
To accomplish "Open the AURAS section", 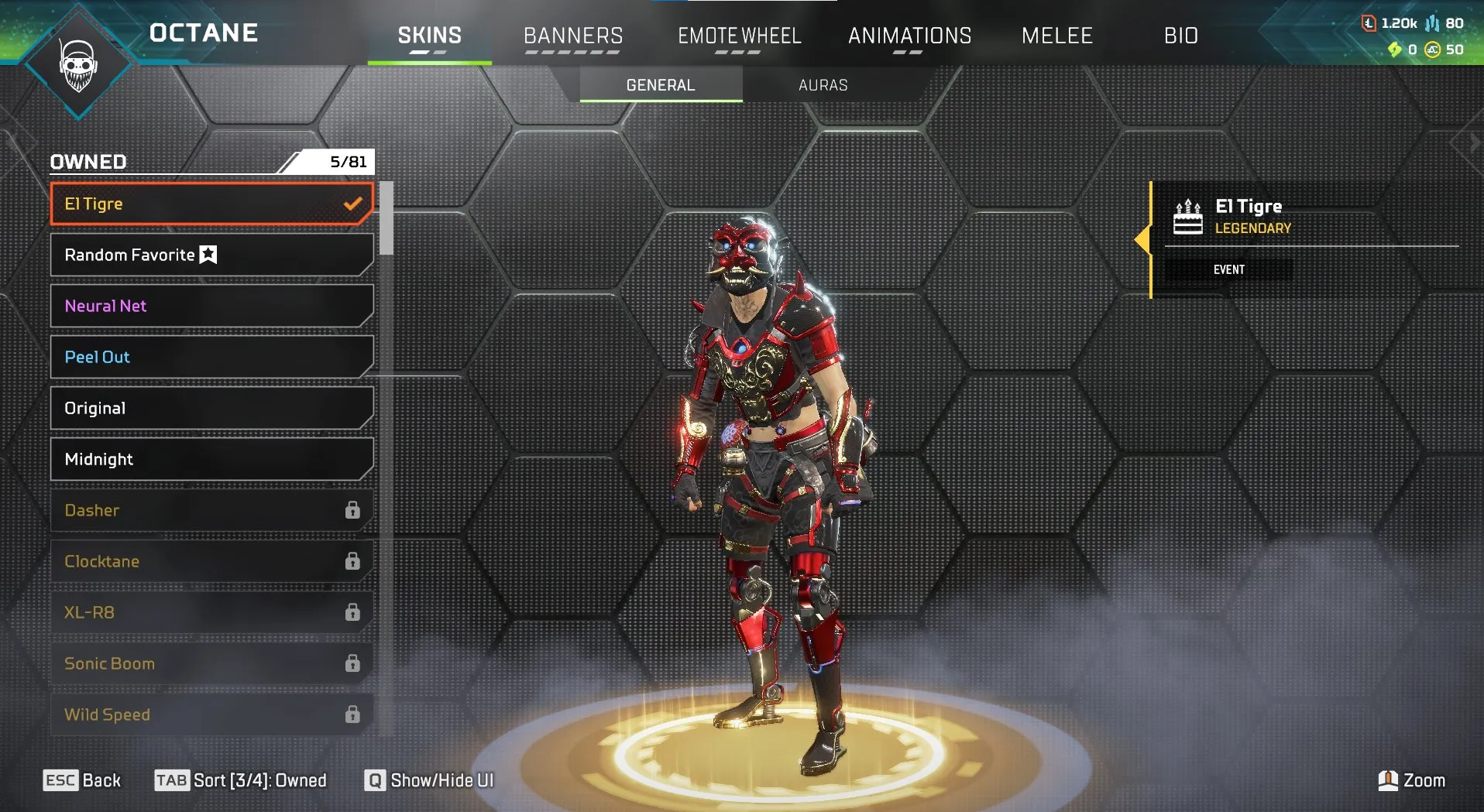I will click(x=823, y=85).
